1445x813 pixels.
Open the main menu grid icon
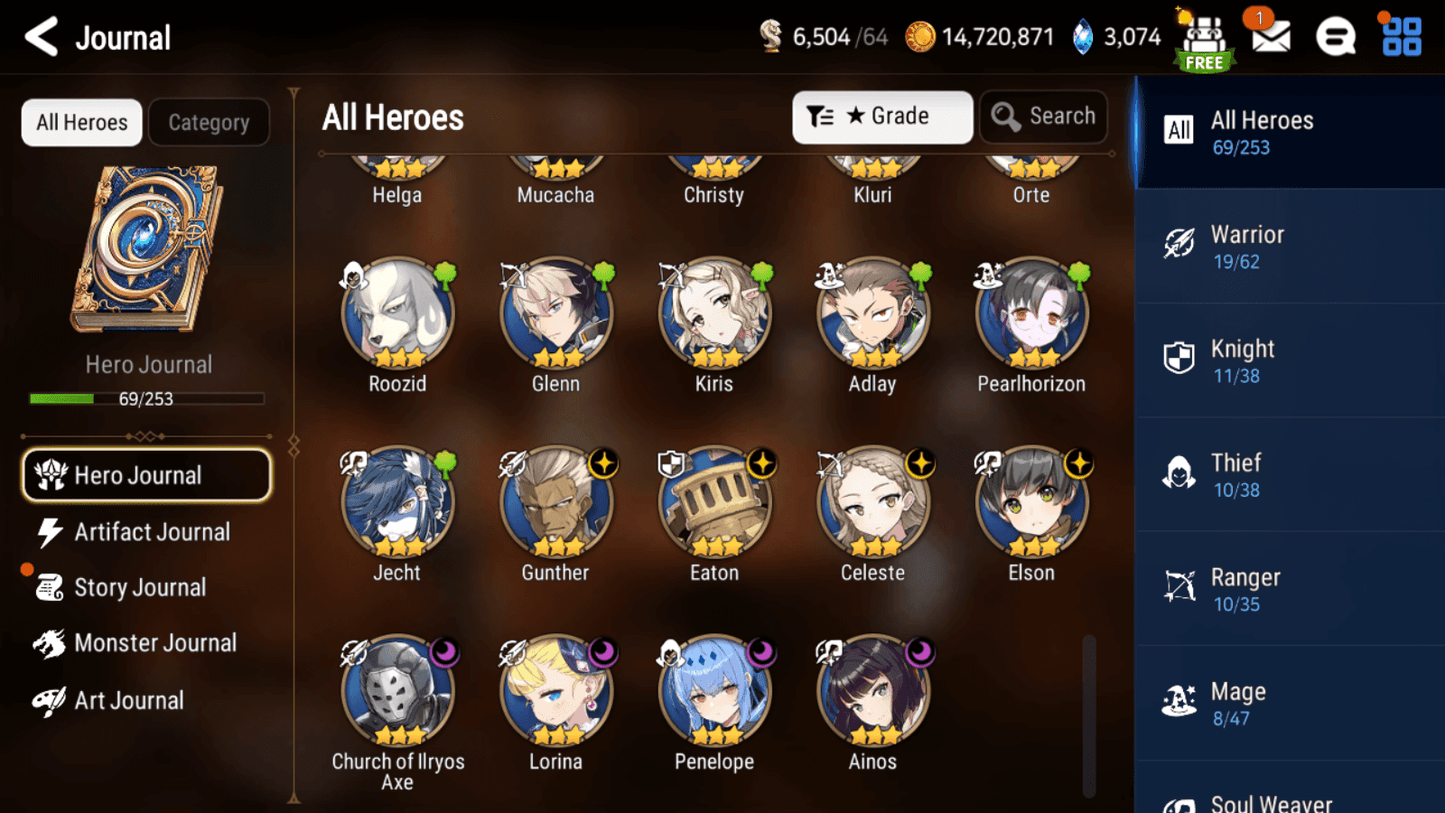[x=1400, y=36]
